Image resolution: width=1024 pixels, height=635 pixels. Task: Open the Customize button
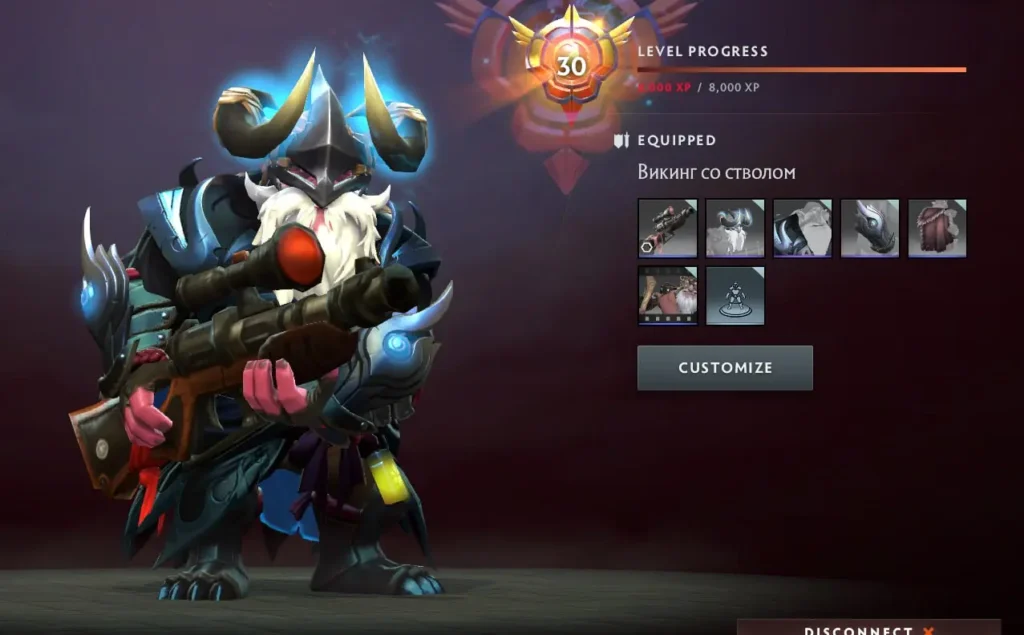(725, 368)
